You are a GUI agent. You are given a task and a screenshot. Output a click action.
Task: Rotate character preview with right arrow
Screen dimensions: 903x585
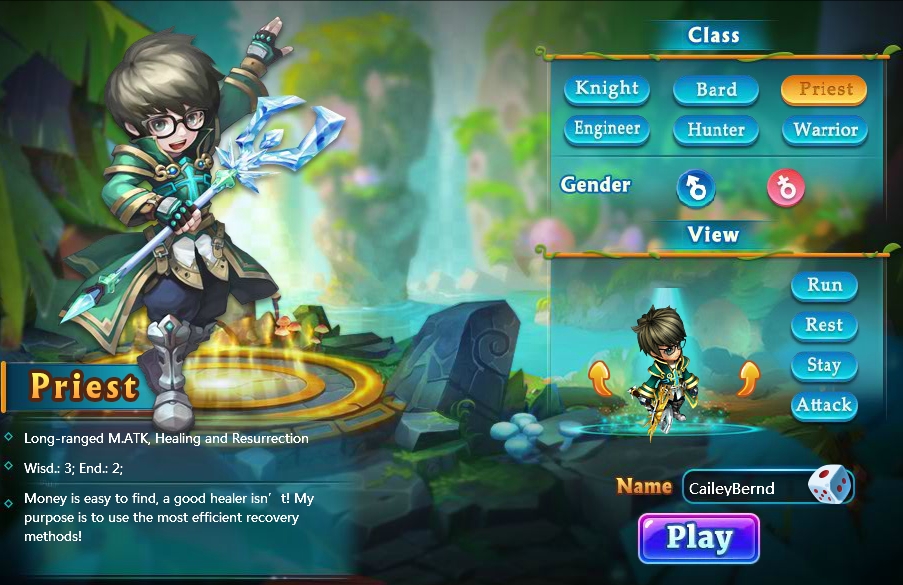[x=749, y=379]
